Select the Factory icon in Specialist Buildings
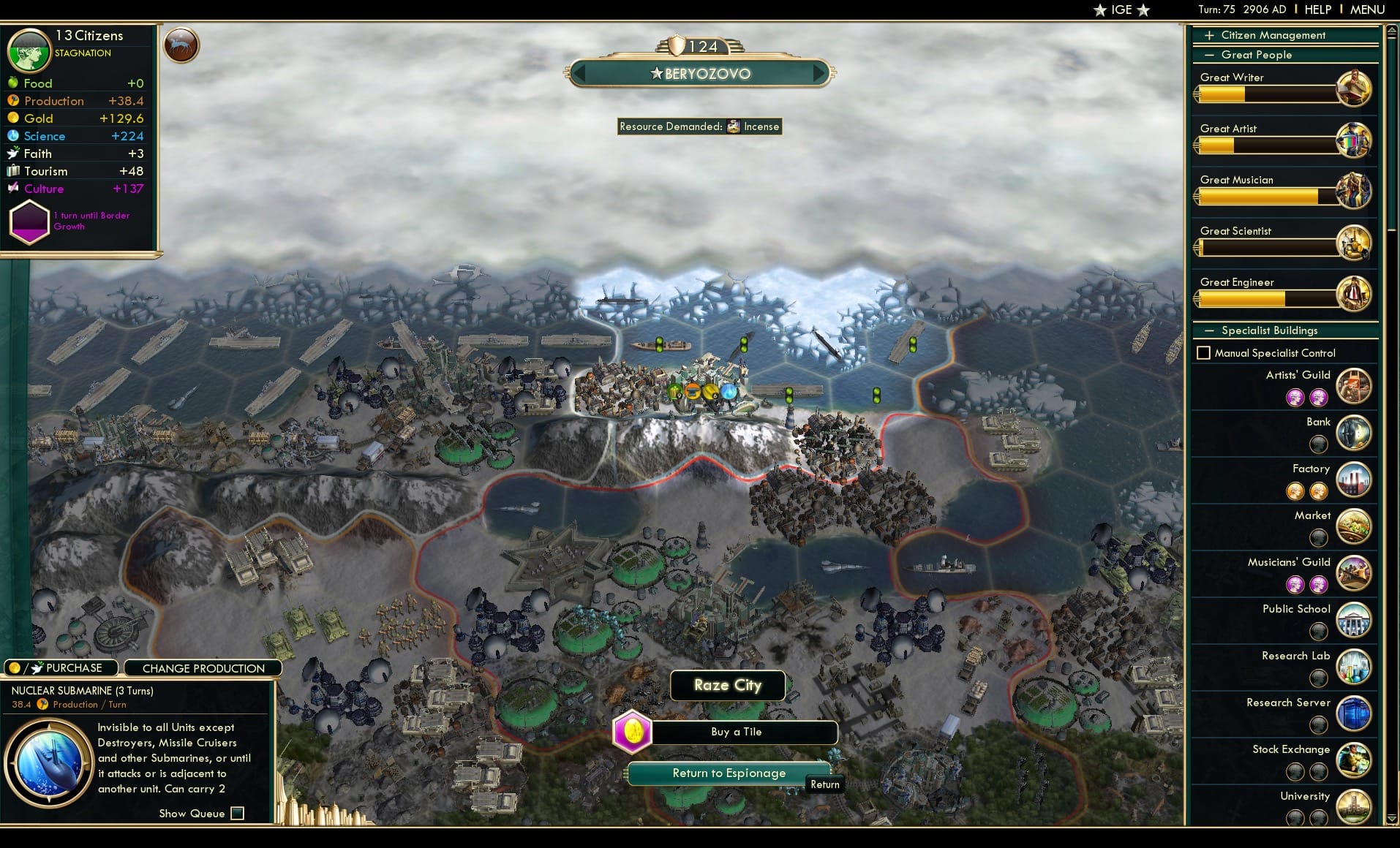The height and width of the screenshot is (848, 1400). point(1354,480)
